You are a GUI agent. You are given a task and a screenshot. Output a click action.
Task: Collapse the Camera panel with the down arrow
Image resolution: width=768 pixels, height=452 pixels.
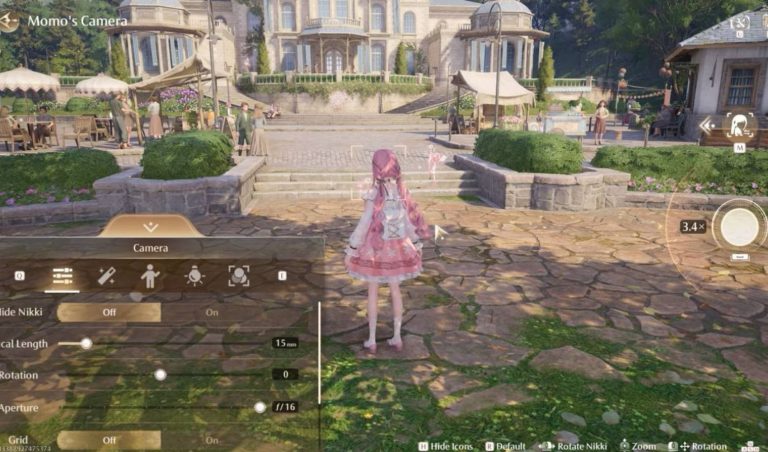pyautogui.click(x=151, y=227)
